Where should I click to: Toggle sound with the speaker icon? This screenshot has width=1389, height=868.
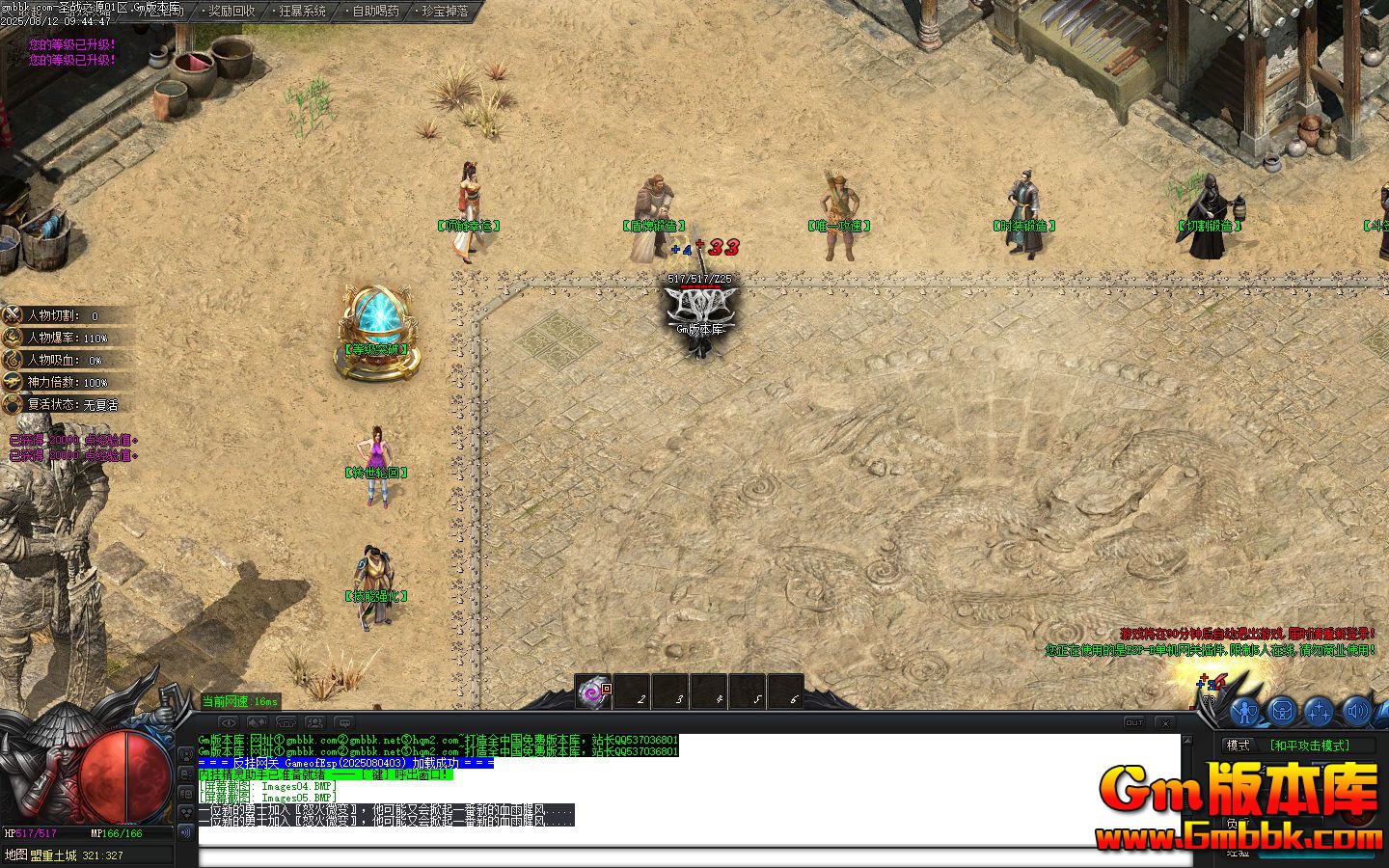click(1355, 712)
